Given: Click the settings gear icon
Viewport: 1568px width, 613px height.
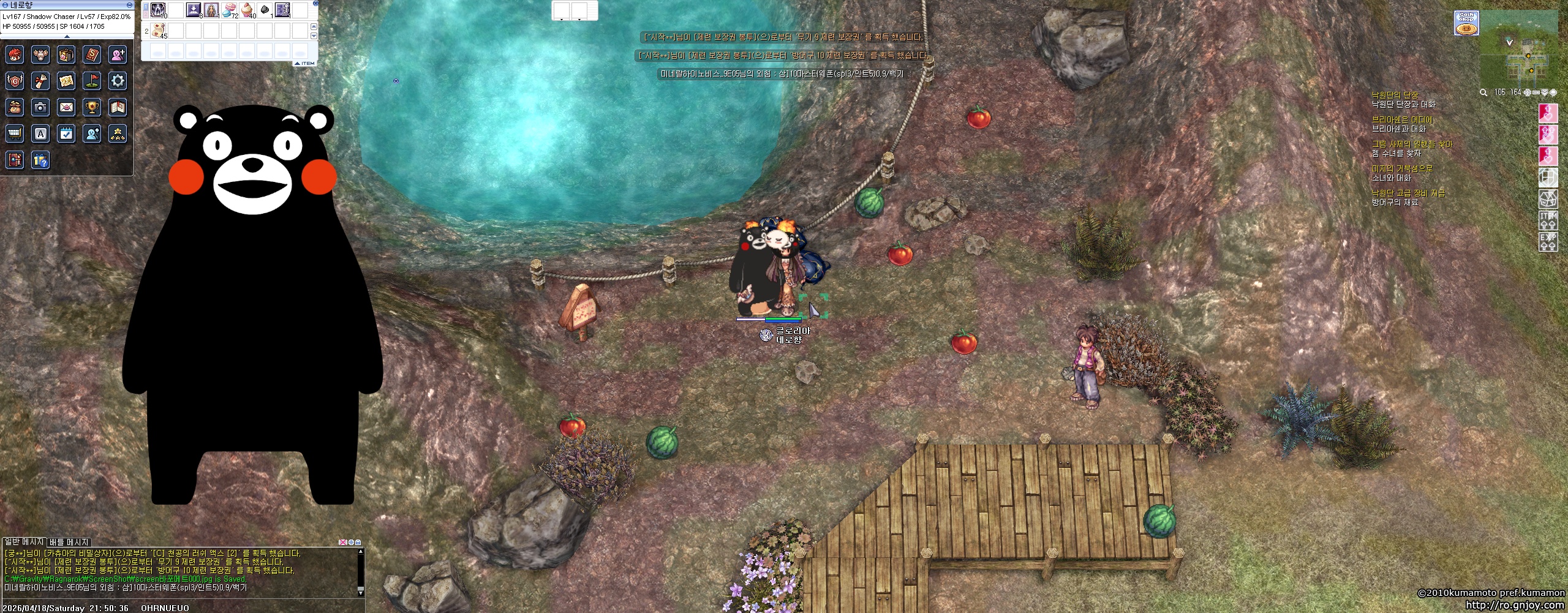Looking at the screenshot, I should click(118, 80).
